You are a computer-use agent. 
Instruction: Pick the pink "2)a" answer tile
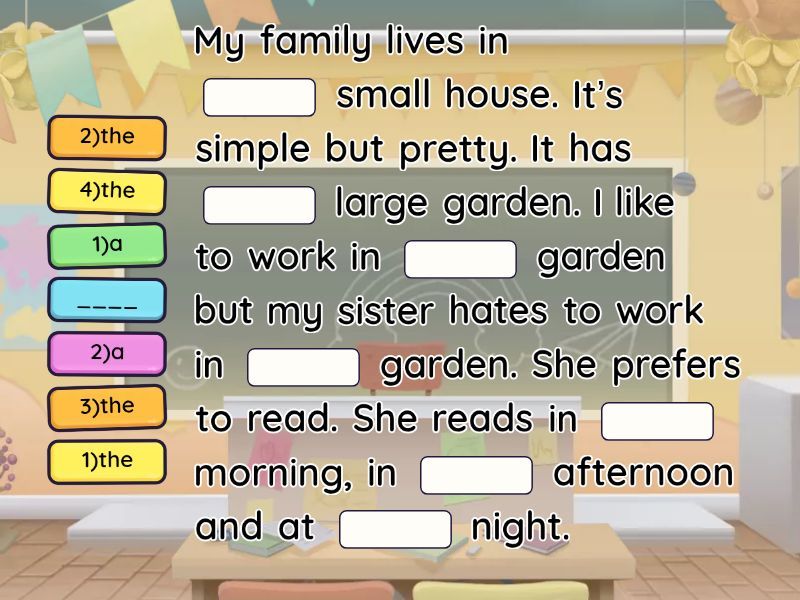click(x=107, y=353)
